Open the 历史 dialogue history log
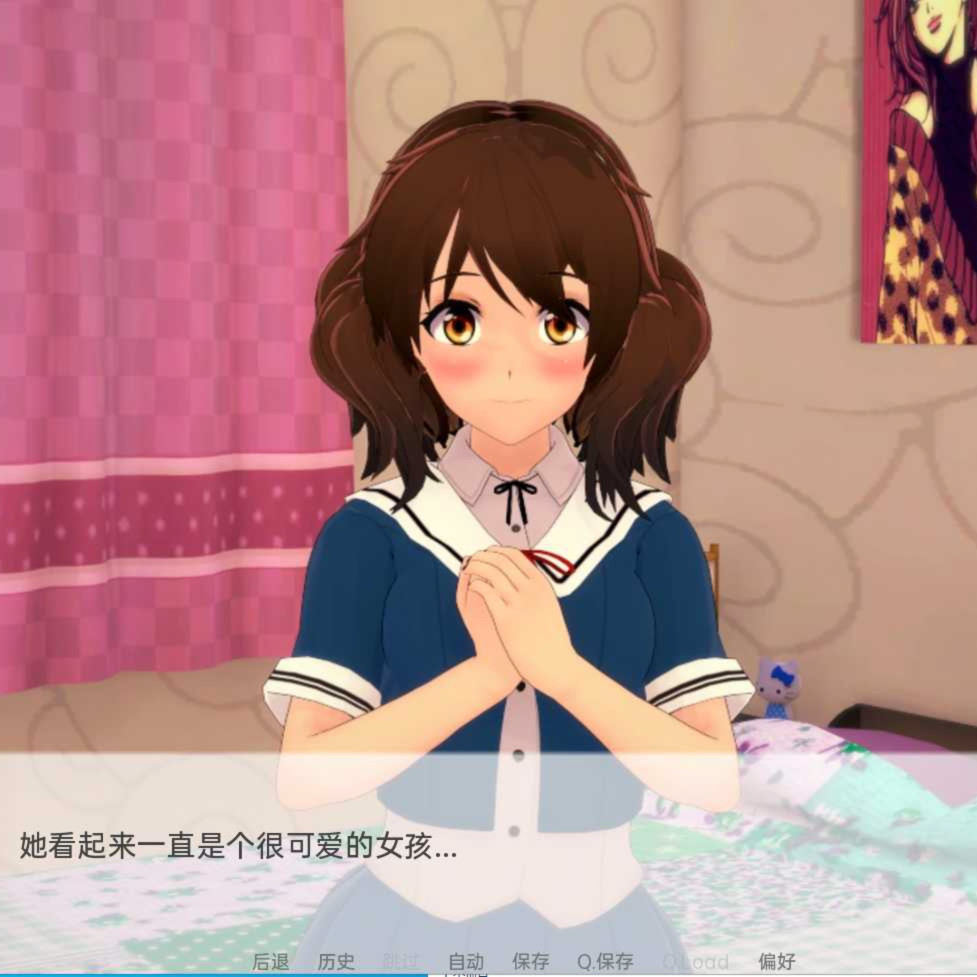 [x=336, y=962]
